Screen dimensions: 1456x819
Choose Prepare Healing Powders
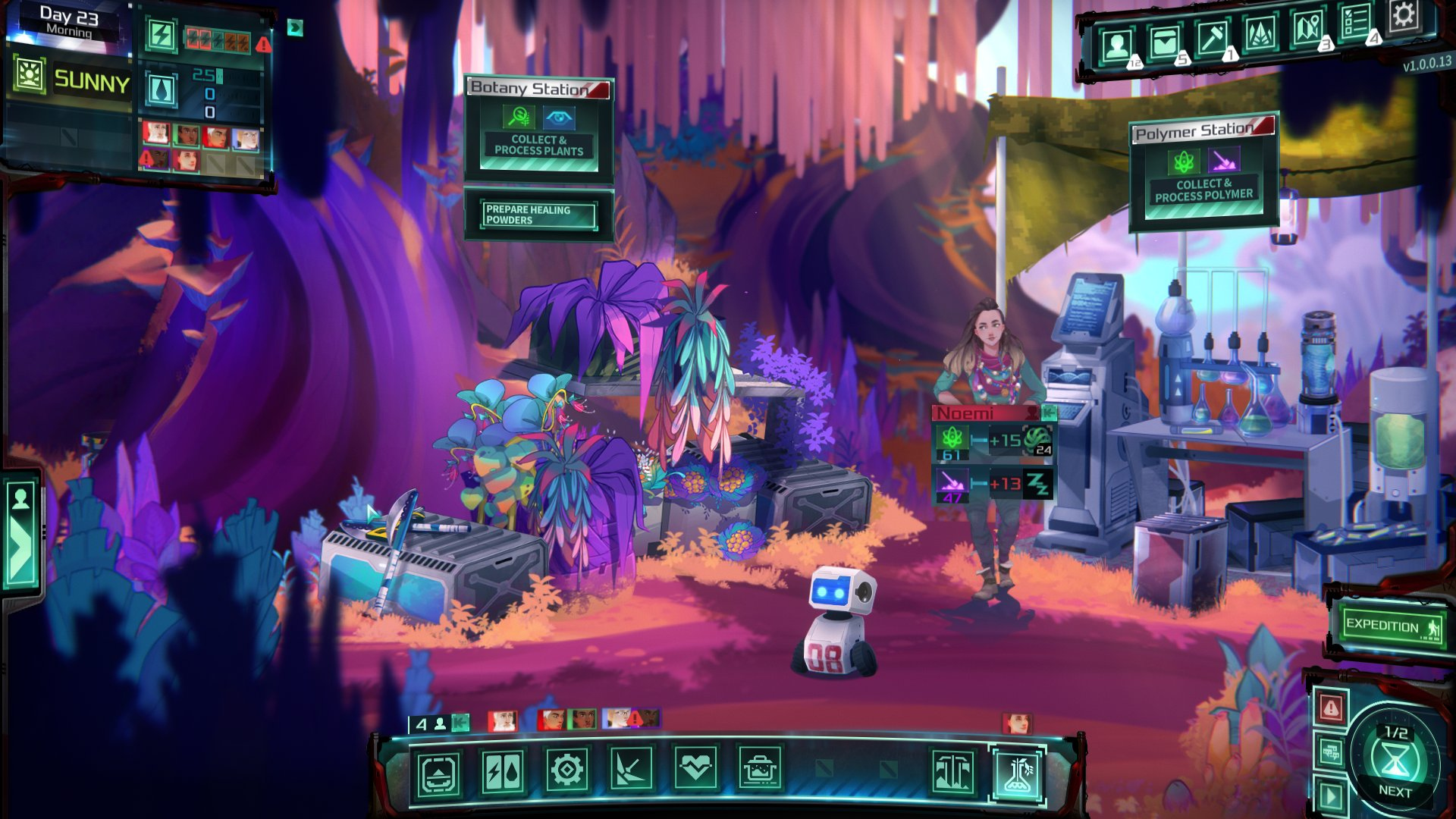(539, 215)
